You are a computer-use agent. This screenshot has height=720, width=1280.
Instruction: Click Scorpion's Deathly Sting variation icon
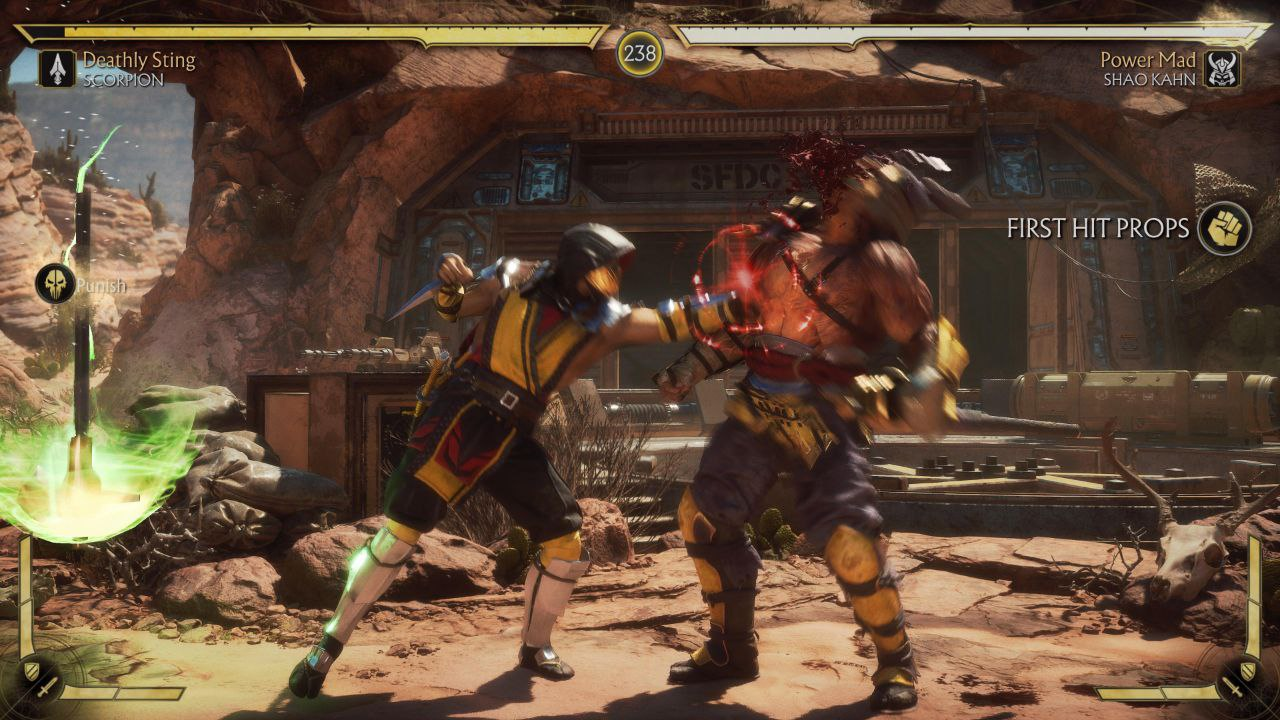pyautogui.click(x=56, y=69)
